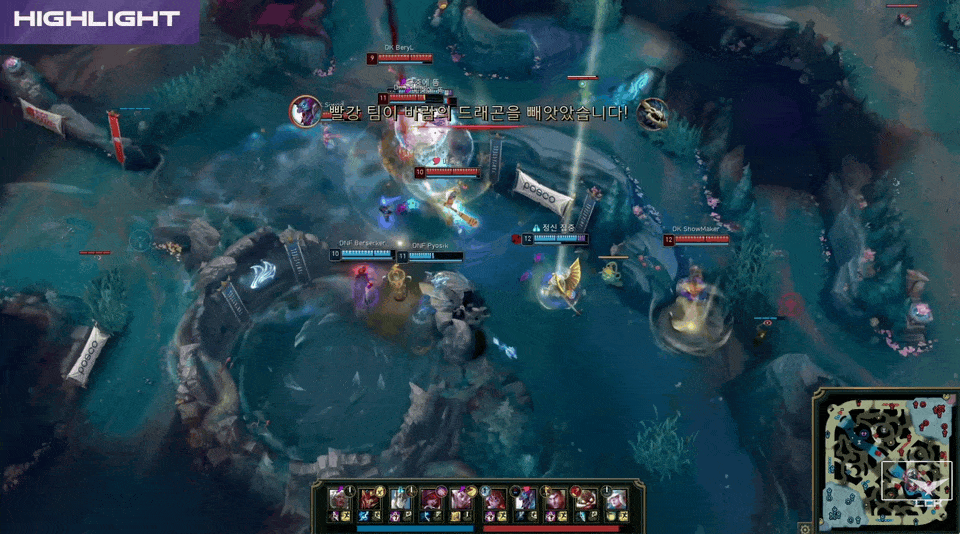The height and width of the screenshot is (534, 960).
Task: Open the gear settings beside the minimap
Action: click(804, 526)
